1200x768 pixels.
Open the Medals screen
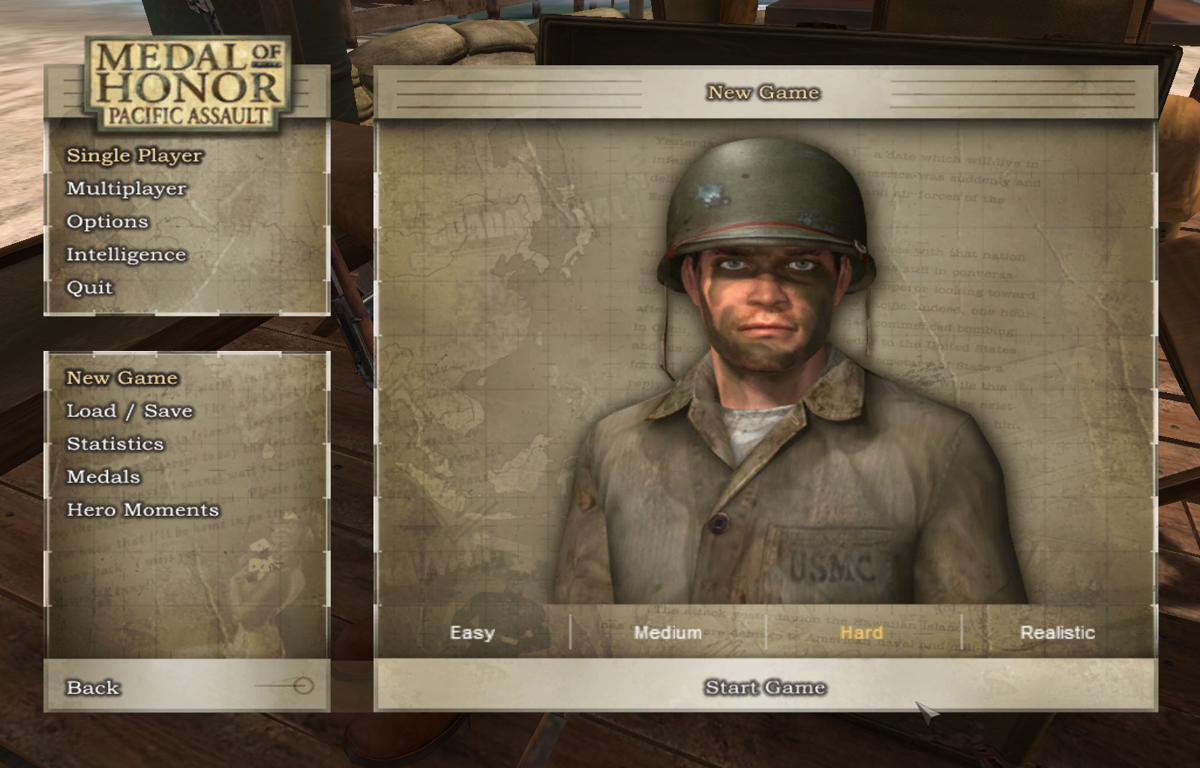point(103,477)
